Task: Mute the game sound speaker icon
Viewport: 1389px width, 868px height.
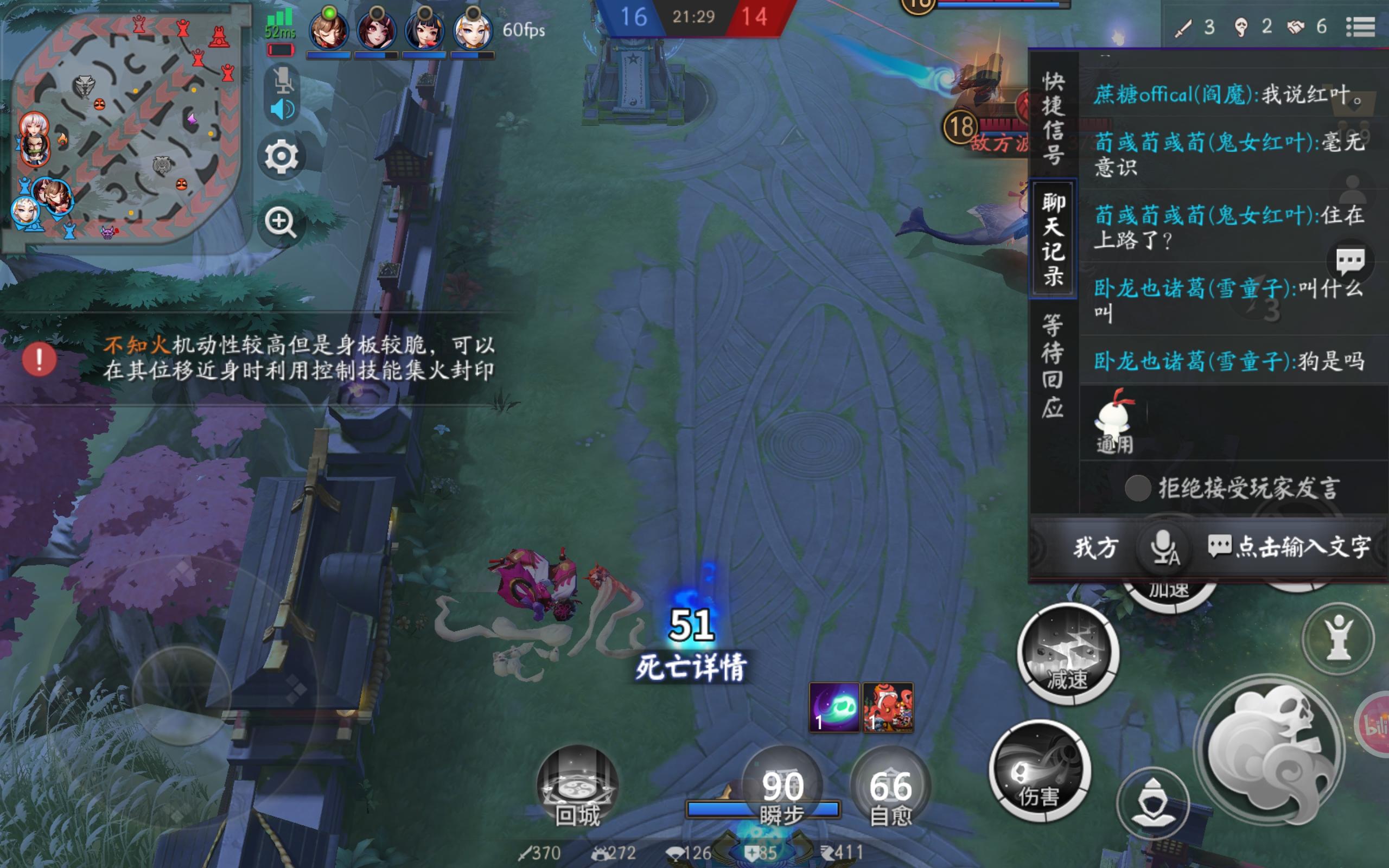Action: [282, 107]
